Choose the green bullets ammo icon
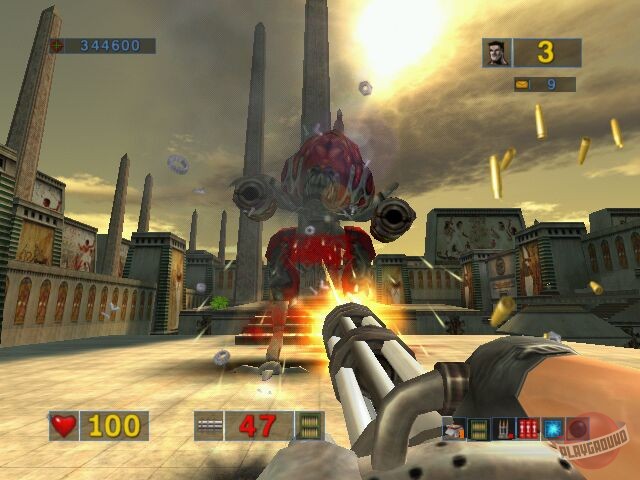 (480, 430)
